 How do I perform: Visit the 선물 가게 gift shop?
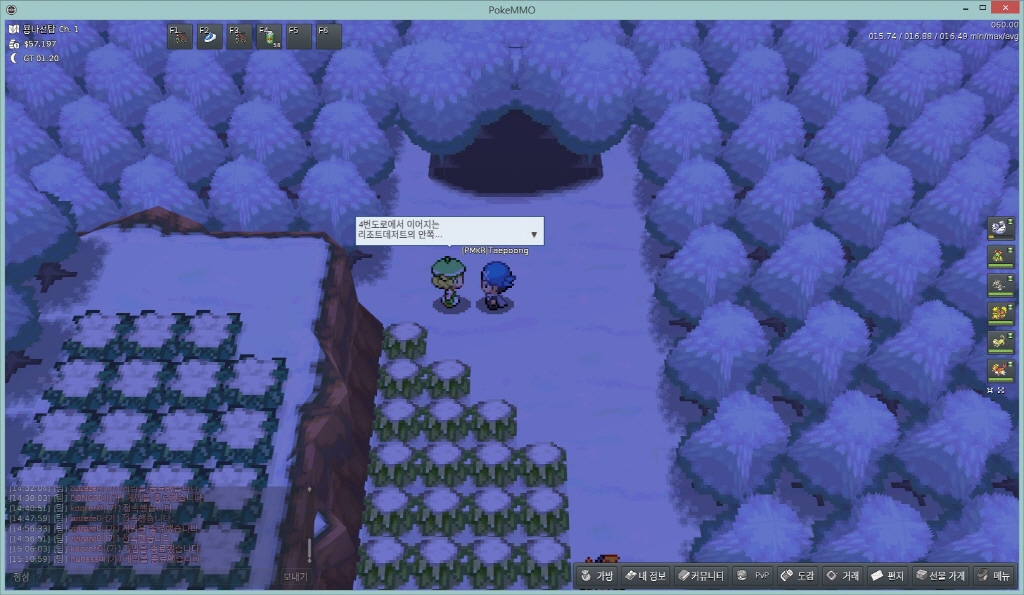point(941,576)
